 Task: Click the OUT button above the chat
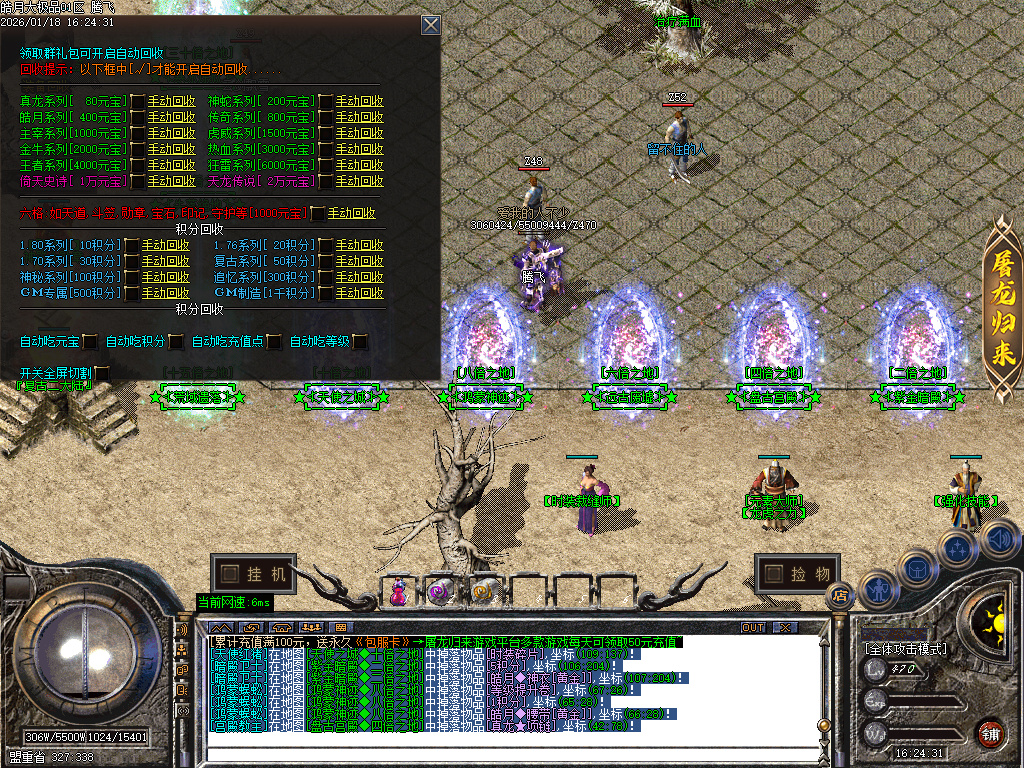click(753, 627)
